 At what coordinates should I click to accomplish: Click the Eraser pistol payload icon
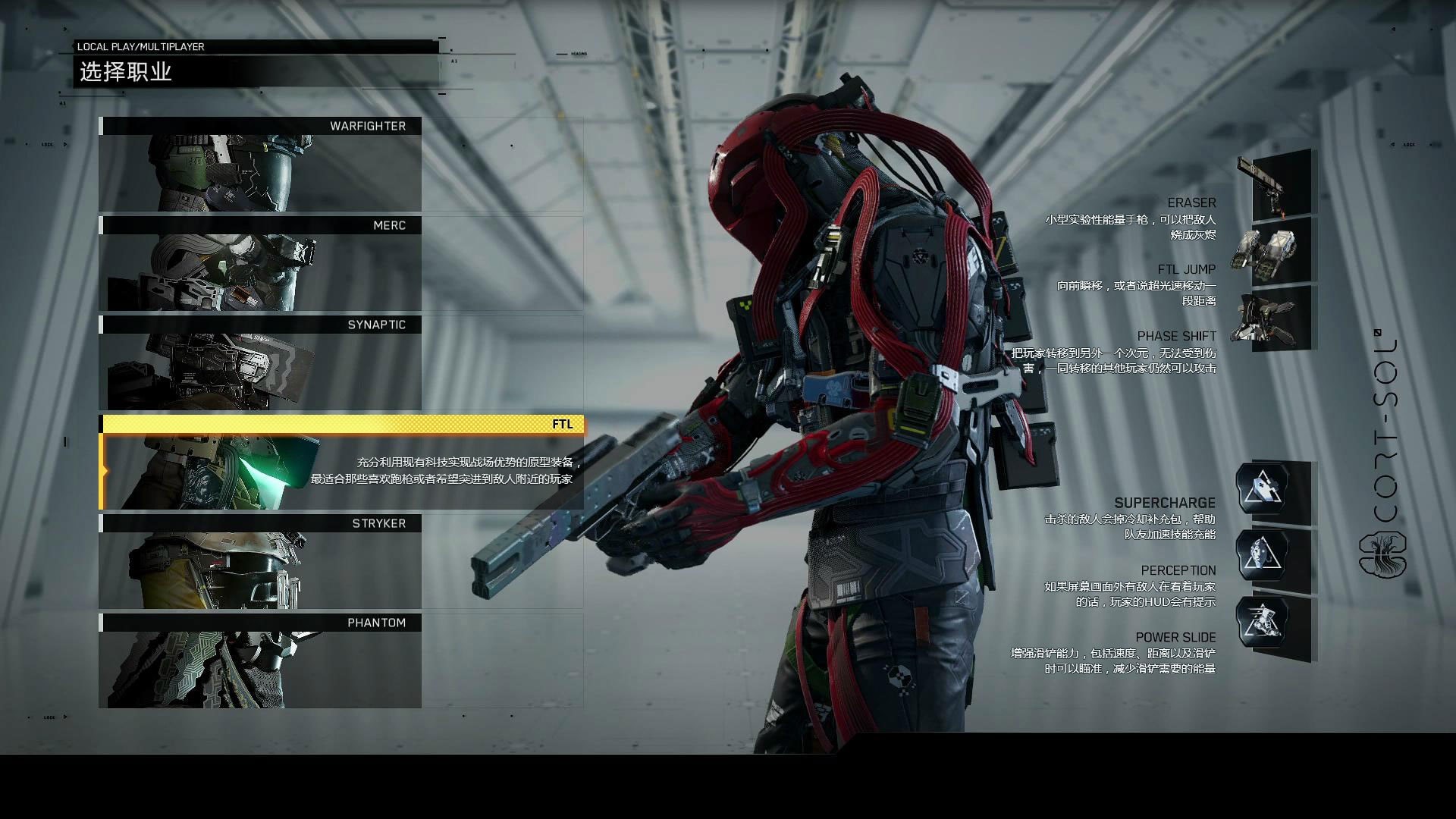tap(1275, 185)
